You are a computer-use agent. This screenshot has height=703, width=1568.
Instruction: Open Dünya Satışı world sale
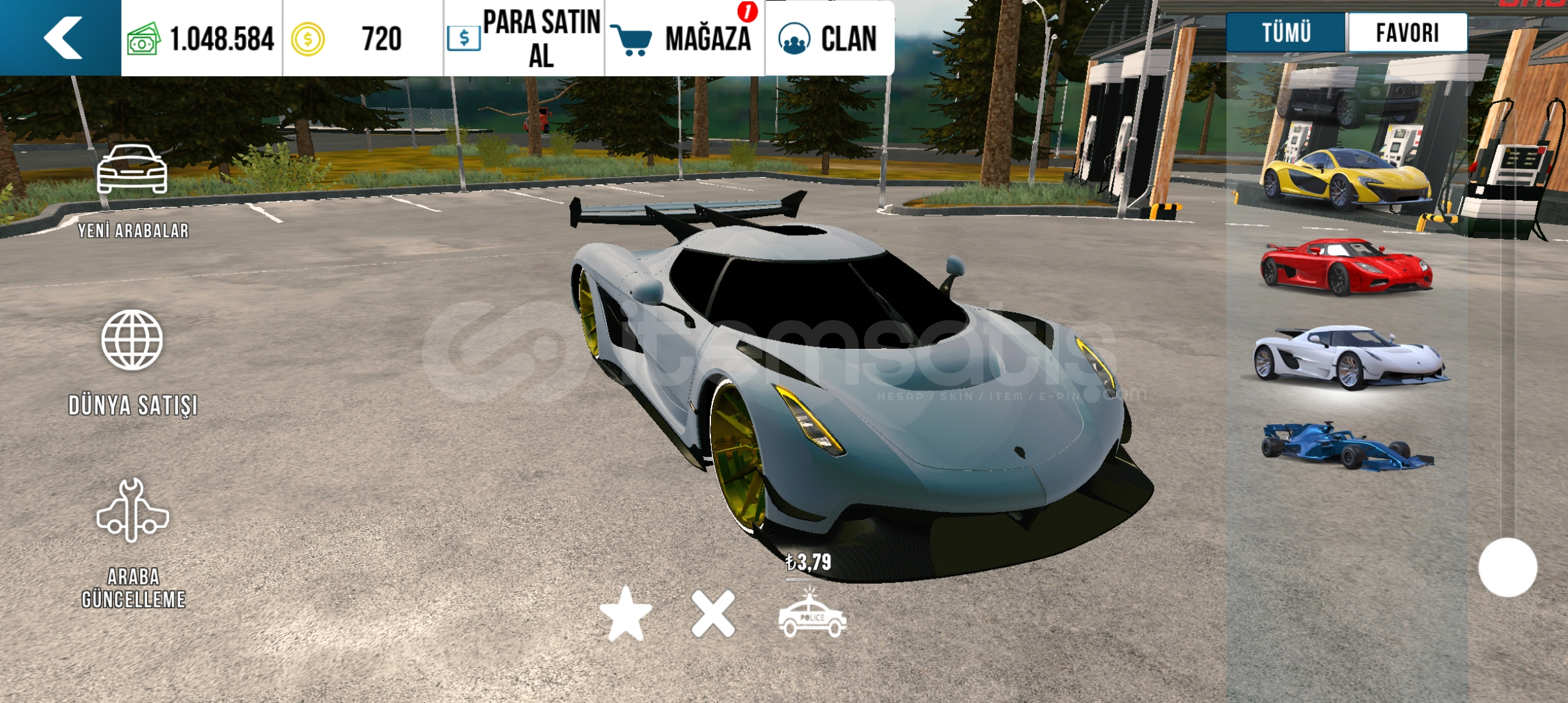133,362
